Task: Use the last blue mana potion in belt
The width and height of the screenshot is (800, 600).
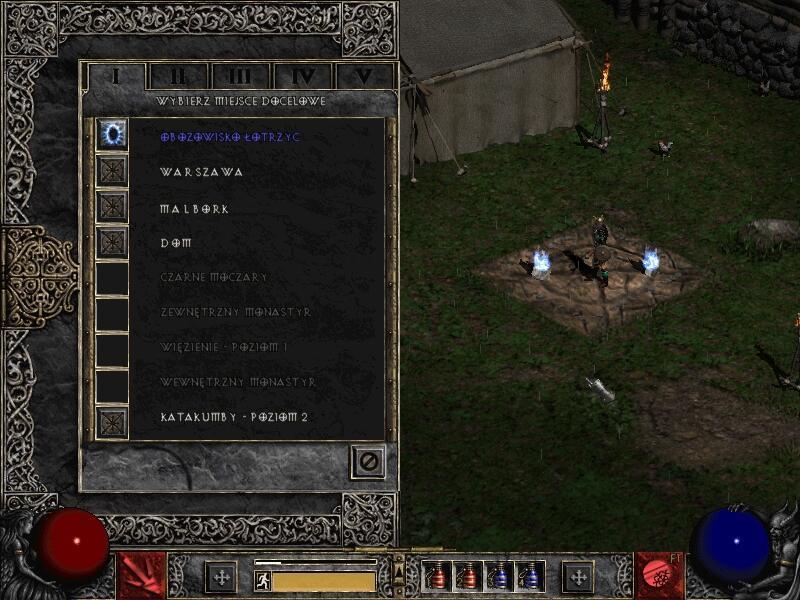Action: click(530, 576)
